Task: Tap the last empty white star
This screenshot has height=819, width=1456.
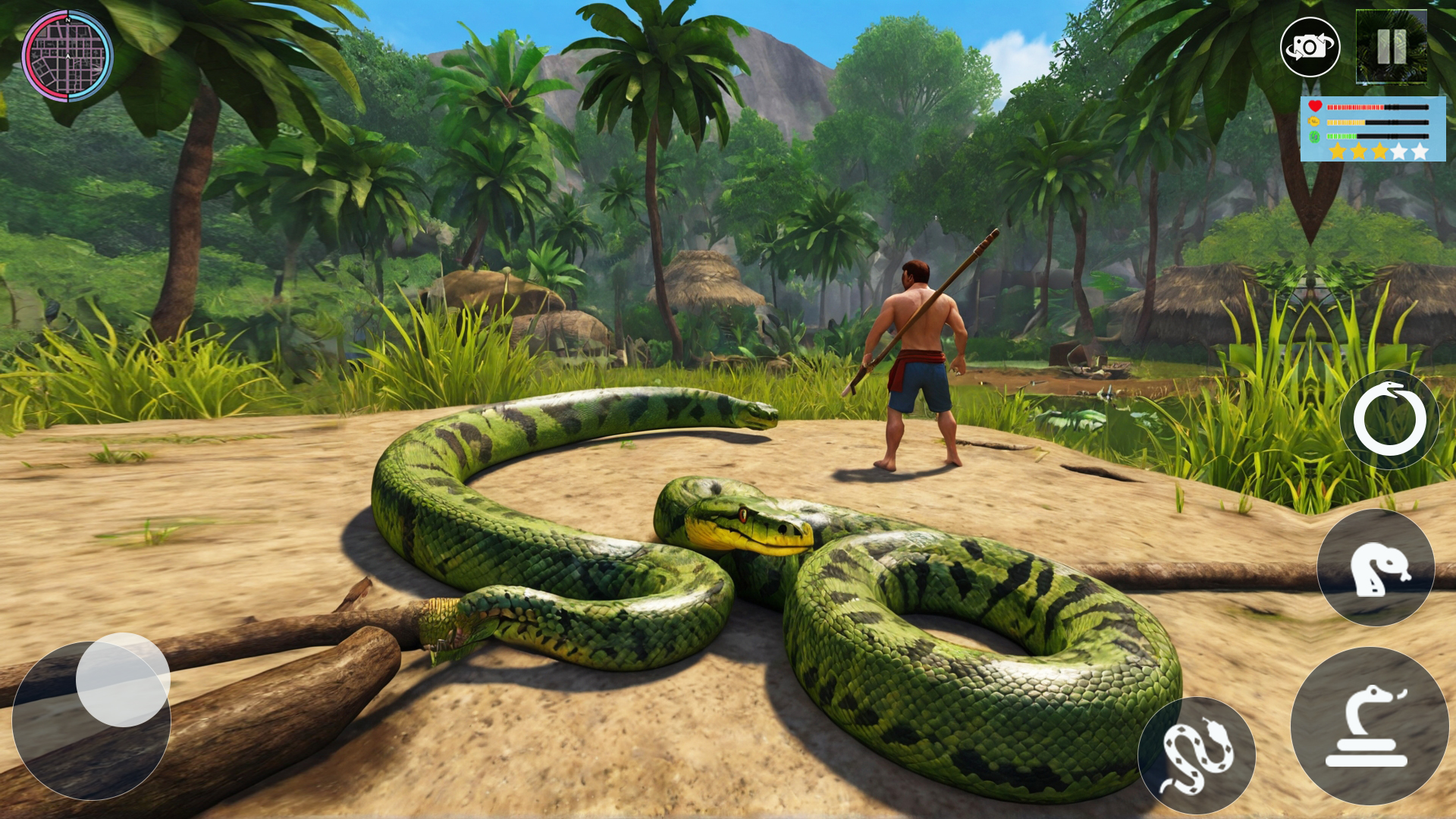Action: click(x=1420, y=151)
